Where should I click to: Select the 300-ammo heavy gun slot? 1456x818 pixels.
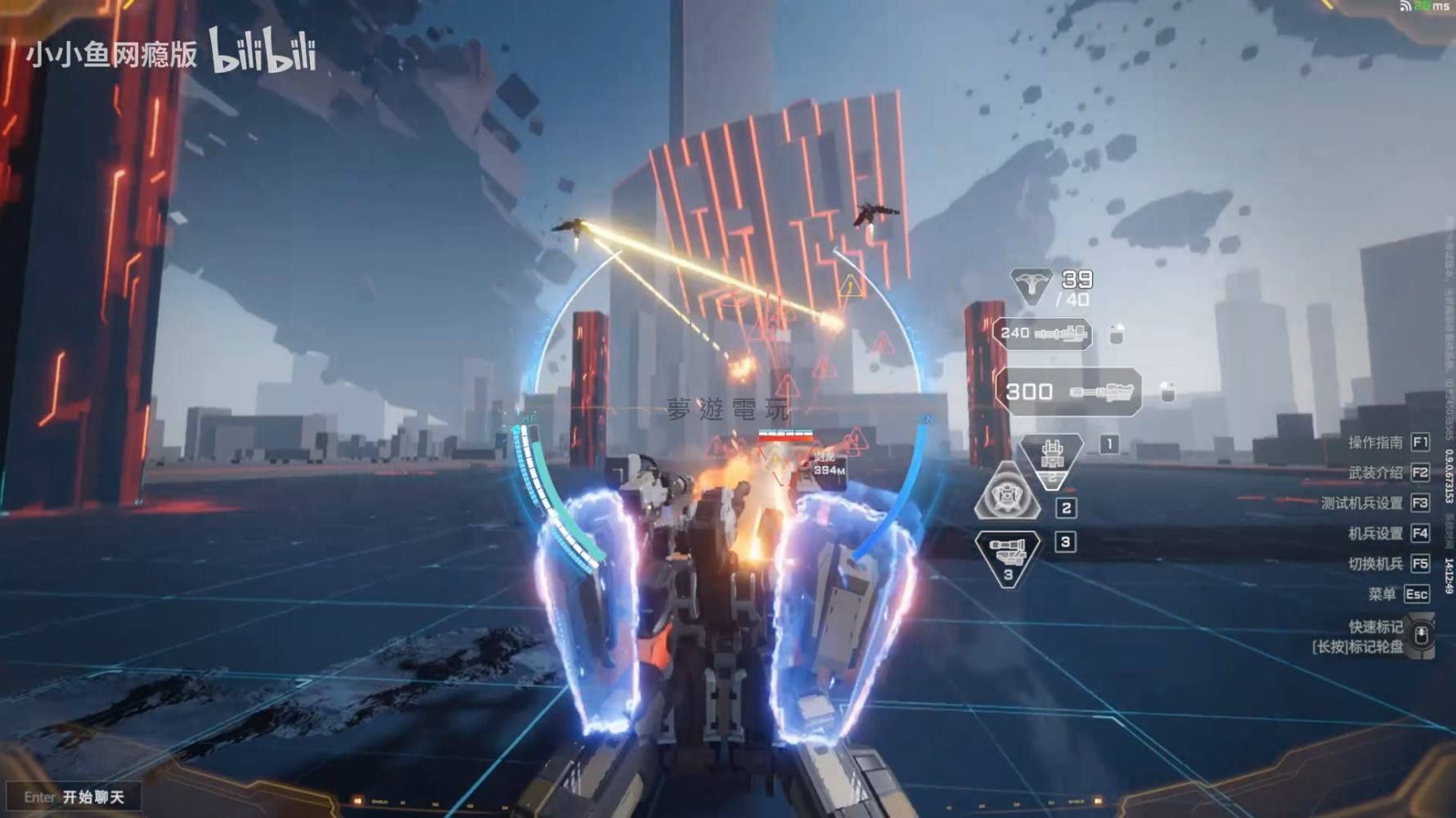pos(1068,391)
